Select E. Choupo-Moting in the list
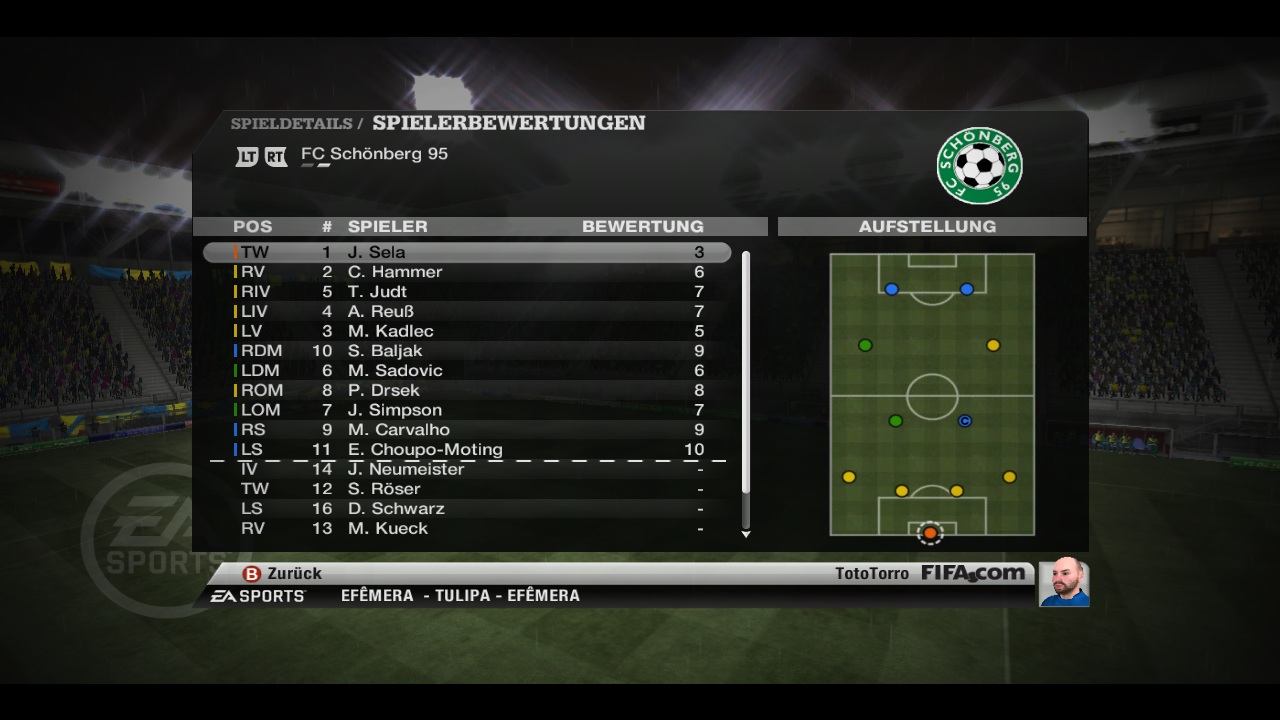Viewport: 1280px width, 720px height. click(466, 449)
